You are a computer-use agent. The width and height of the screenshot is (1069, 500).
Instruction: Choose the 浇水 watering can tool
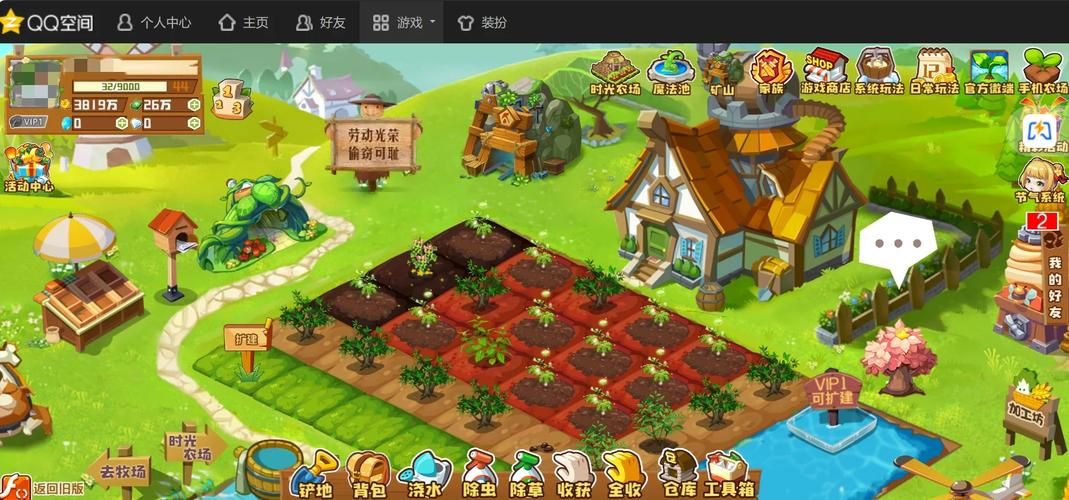[x=424, y=475]
